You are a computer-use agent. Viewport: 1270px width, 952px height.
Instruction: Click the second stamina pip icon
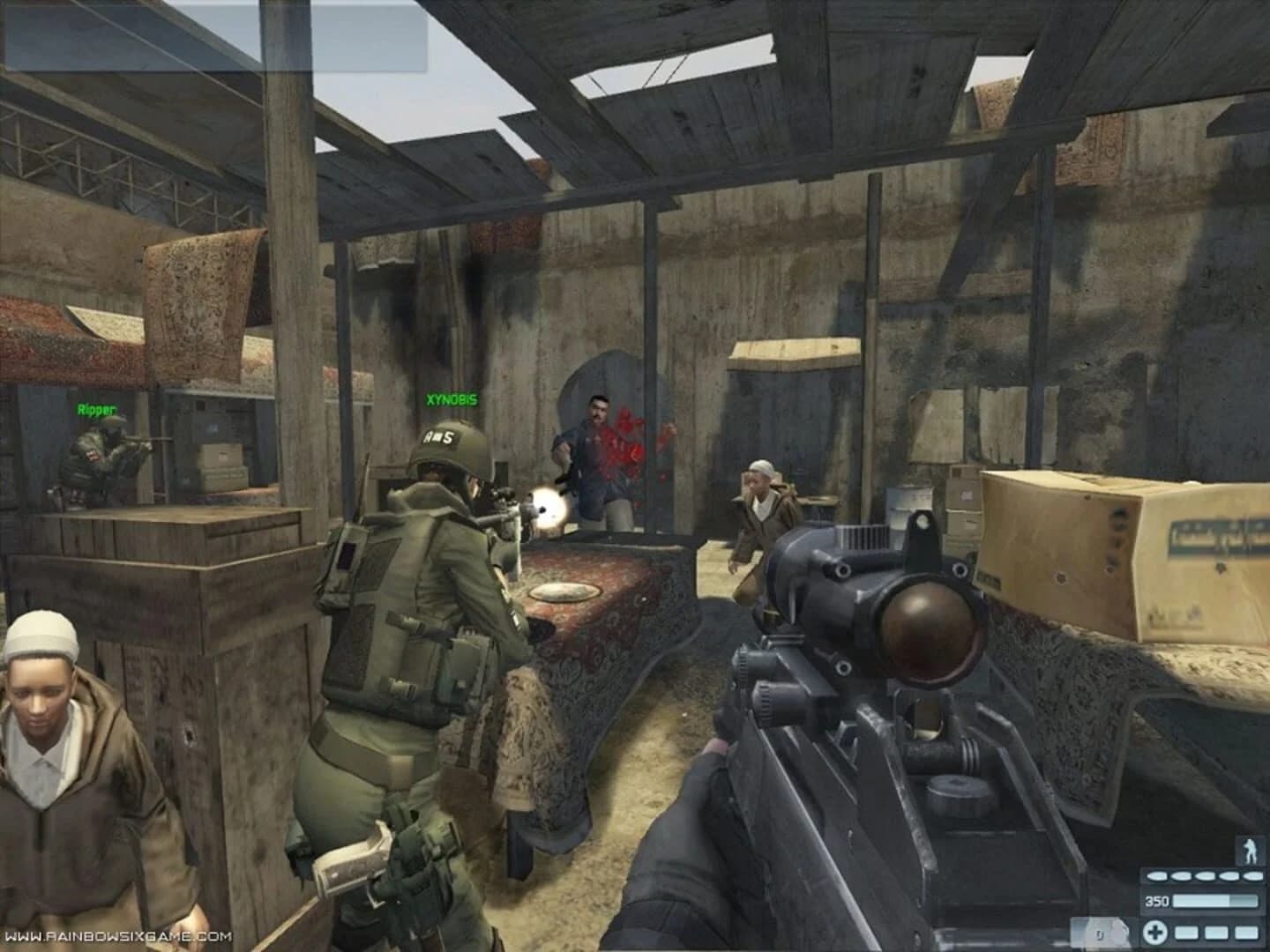[1182, 876]
